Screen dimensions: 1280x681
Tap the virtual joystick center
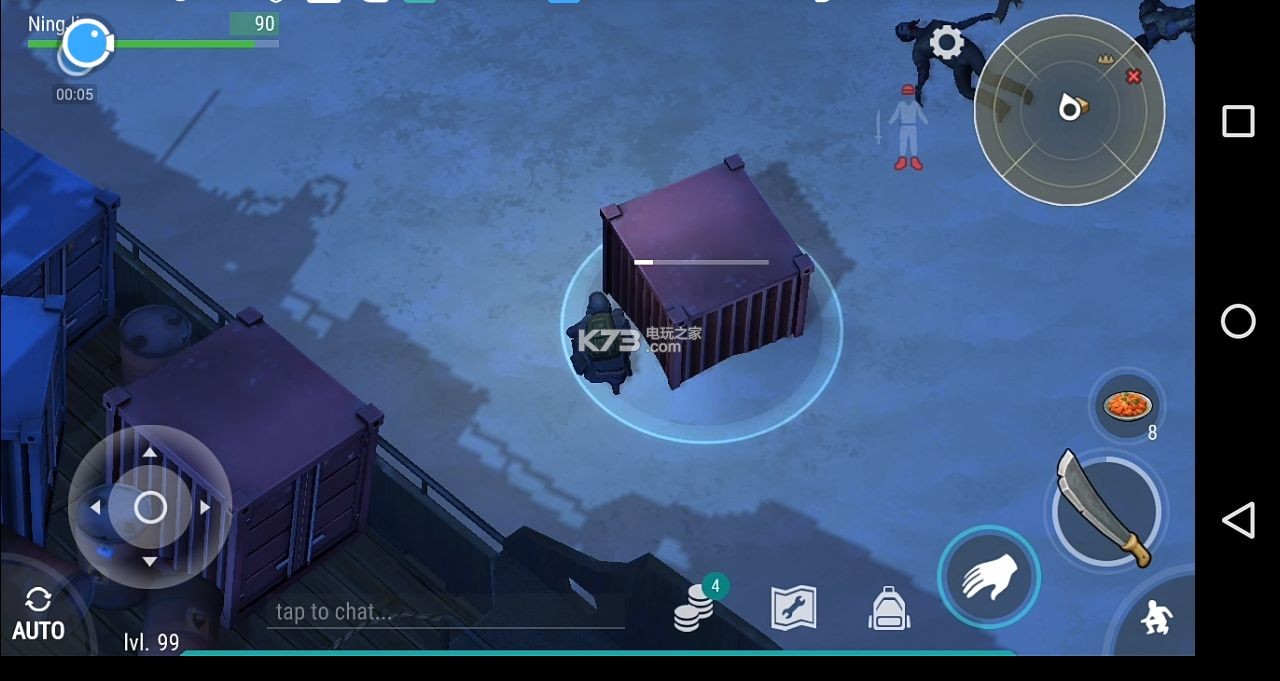point(150,508)
